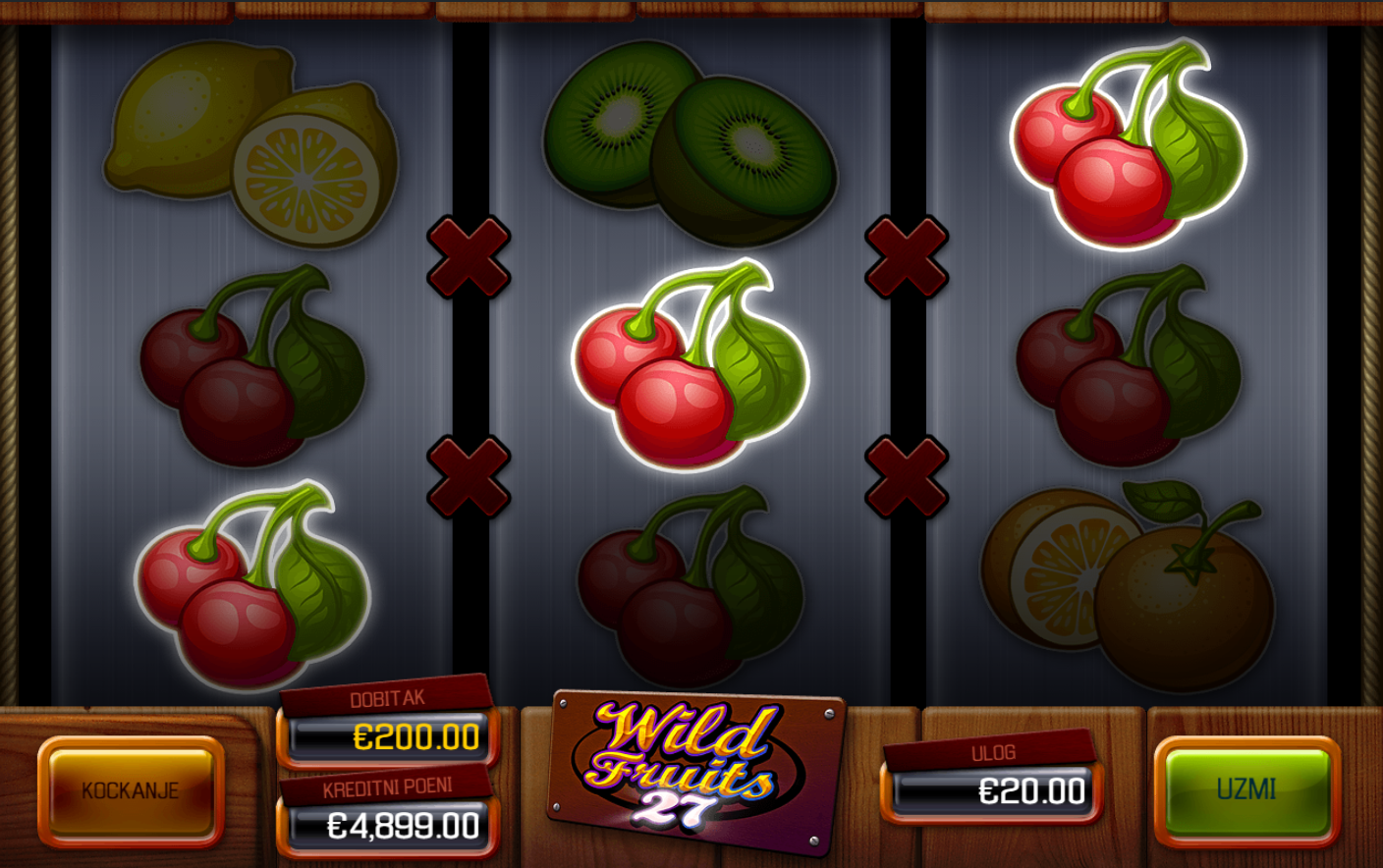Collect winnings with the green UZMI button
The image size is (1383, 868).
tap(1245, 789)
